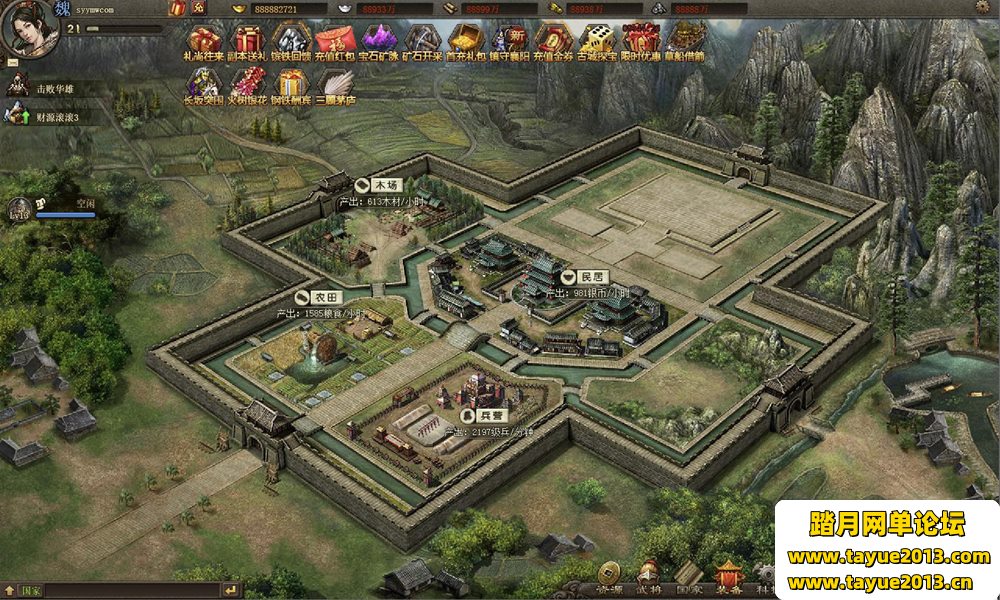Select the 击败华雄 quest tracker entry
Viewport: 1000px width, 600px height.
pos(56,88)
